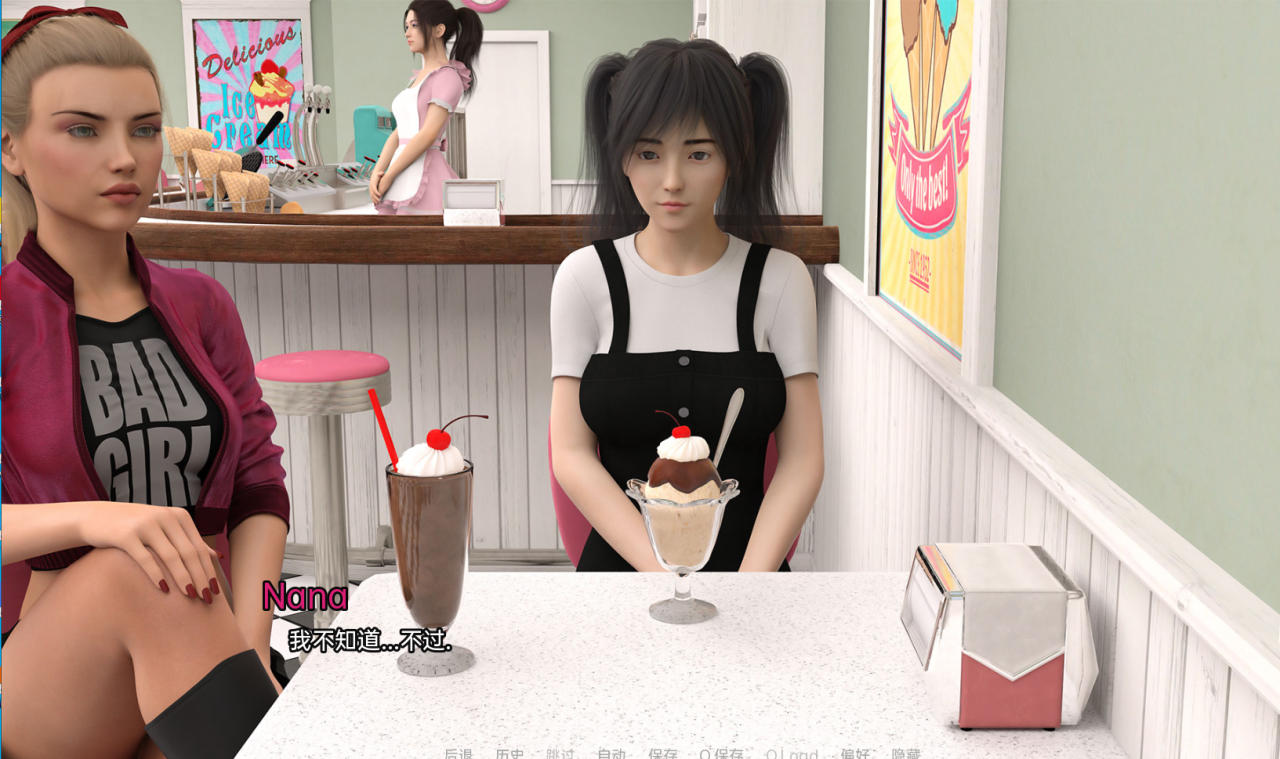Hide the interface with 隐藏 button
Screen dimensions: 1280x759
tap(905, 754)
